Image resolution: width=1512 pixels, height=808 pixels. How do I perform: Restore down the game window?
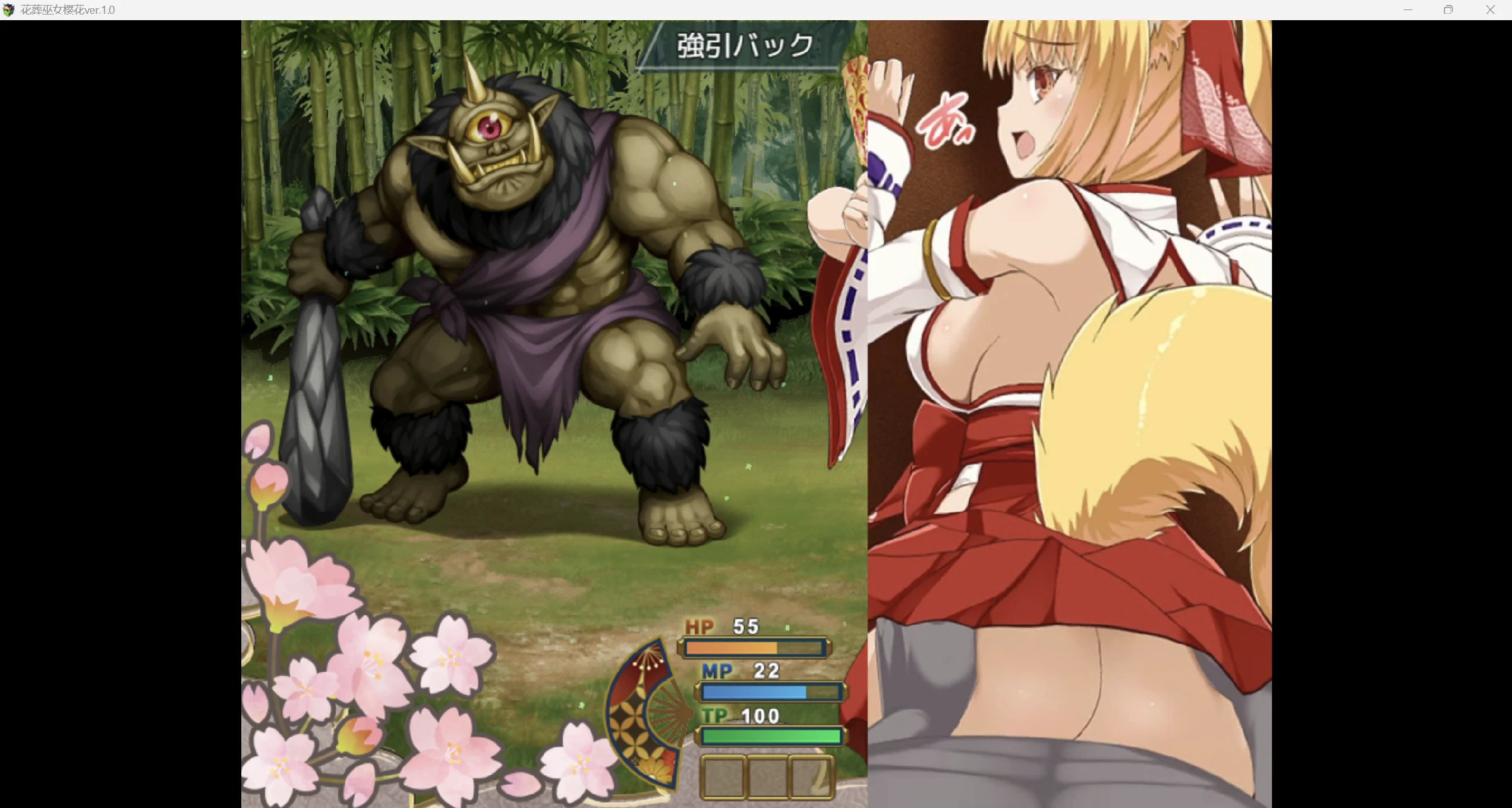coord(1448,10)
